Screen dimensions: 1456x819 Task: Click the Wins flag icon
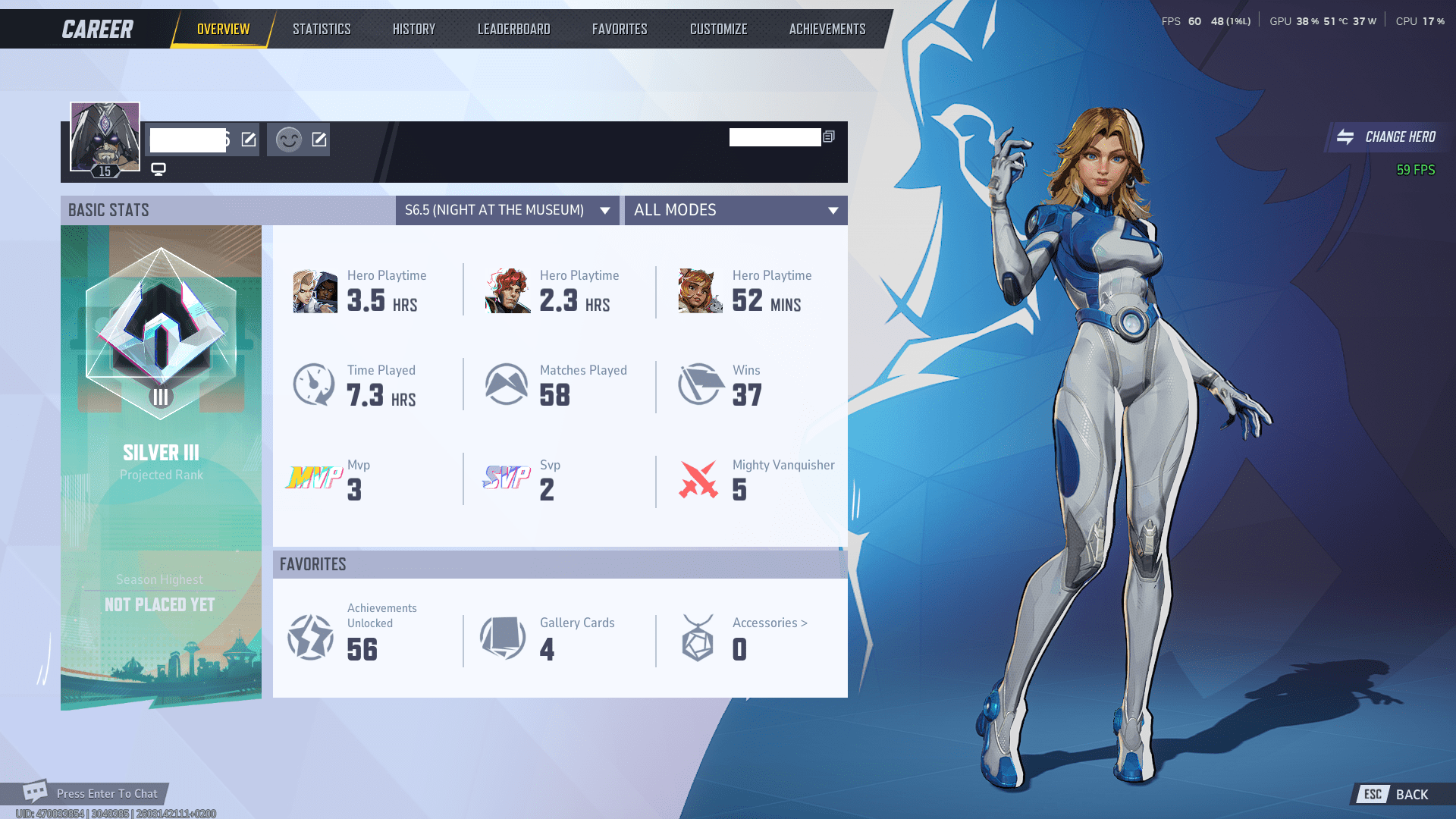(x=698, y=383)
